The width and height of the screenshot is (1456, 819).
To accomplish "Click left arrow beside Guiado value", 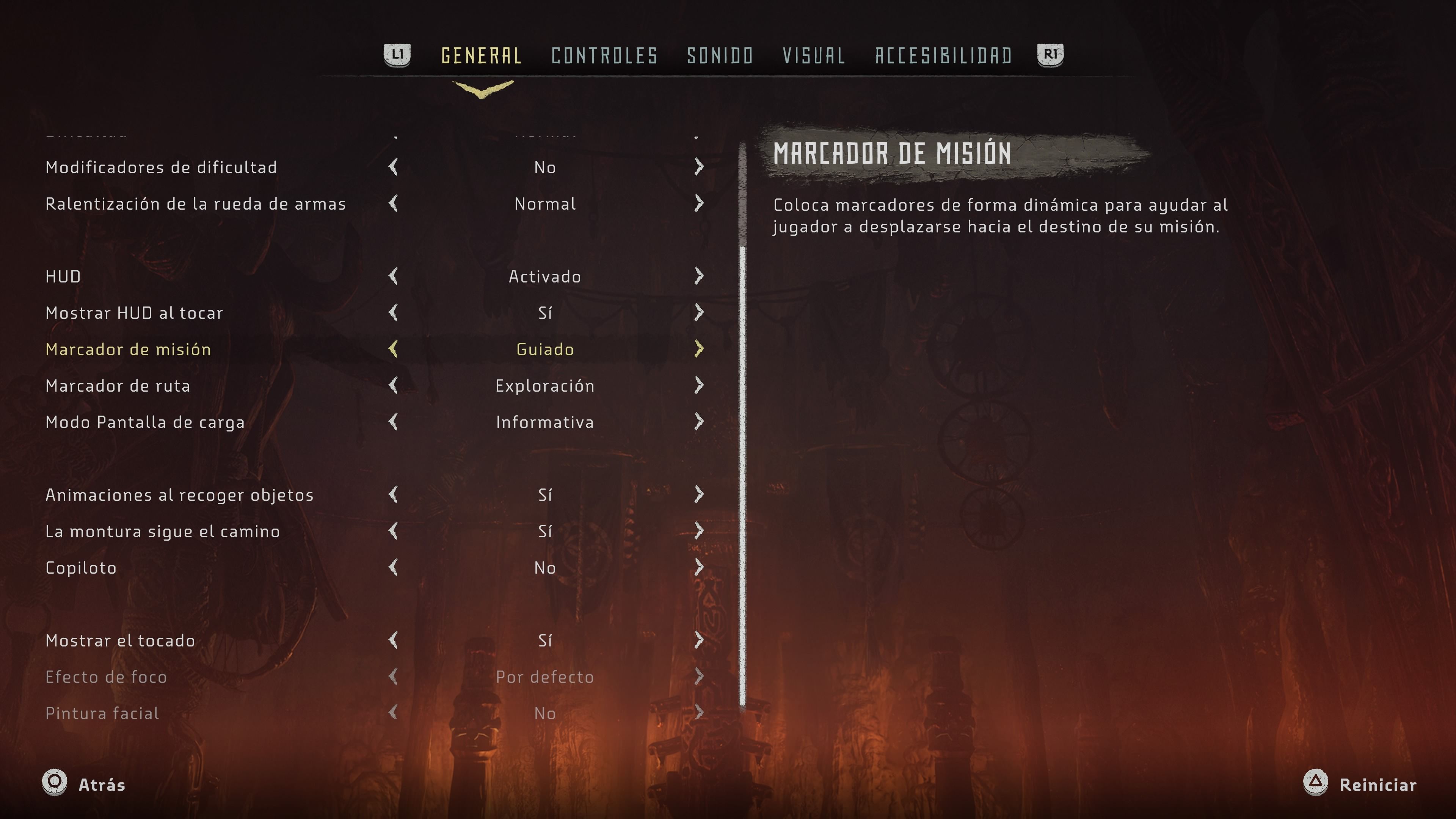I will point(394,349).
